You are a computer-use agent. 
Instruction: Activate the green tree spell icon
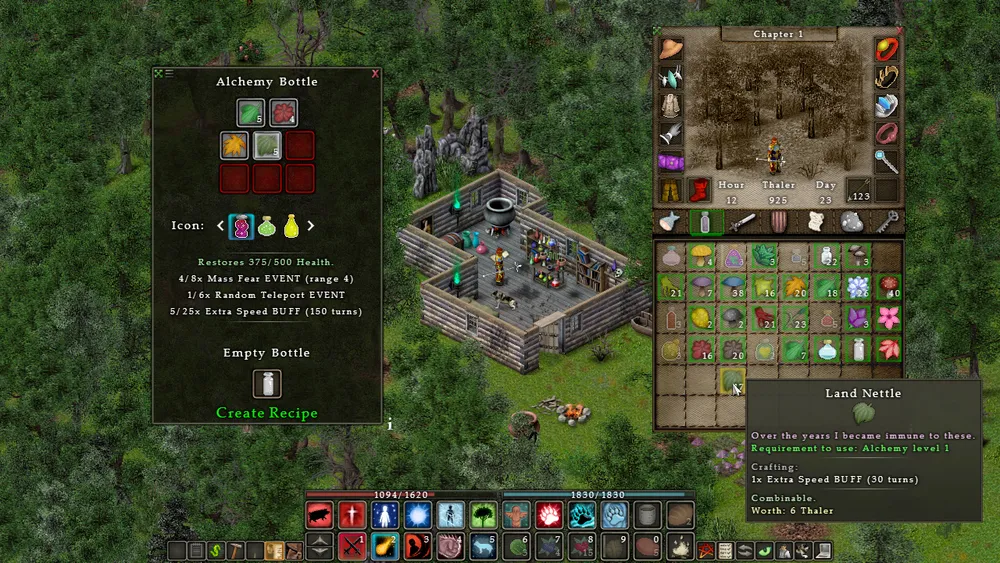484,515
